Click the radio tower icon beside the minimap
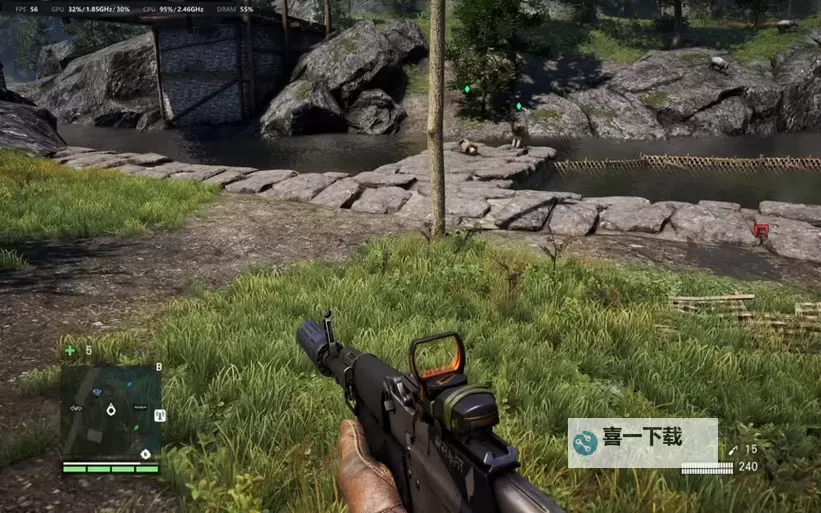 [159, 415]
